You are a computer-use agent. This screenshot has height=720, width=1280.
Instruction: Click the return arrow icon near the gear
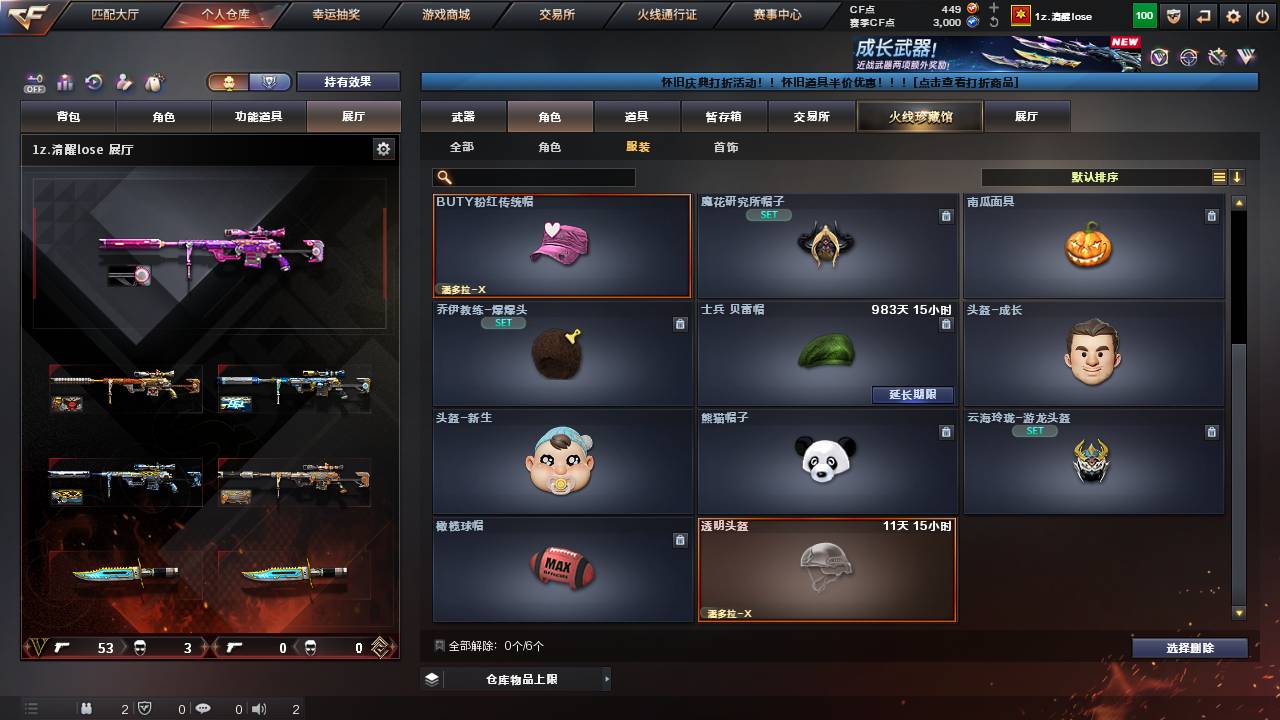click(1203, 16)
